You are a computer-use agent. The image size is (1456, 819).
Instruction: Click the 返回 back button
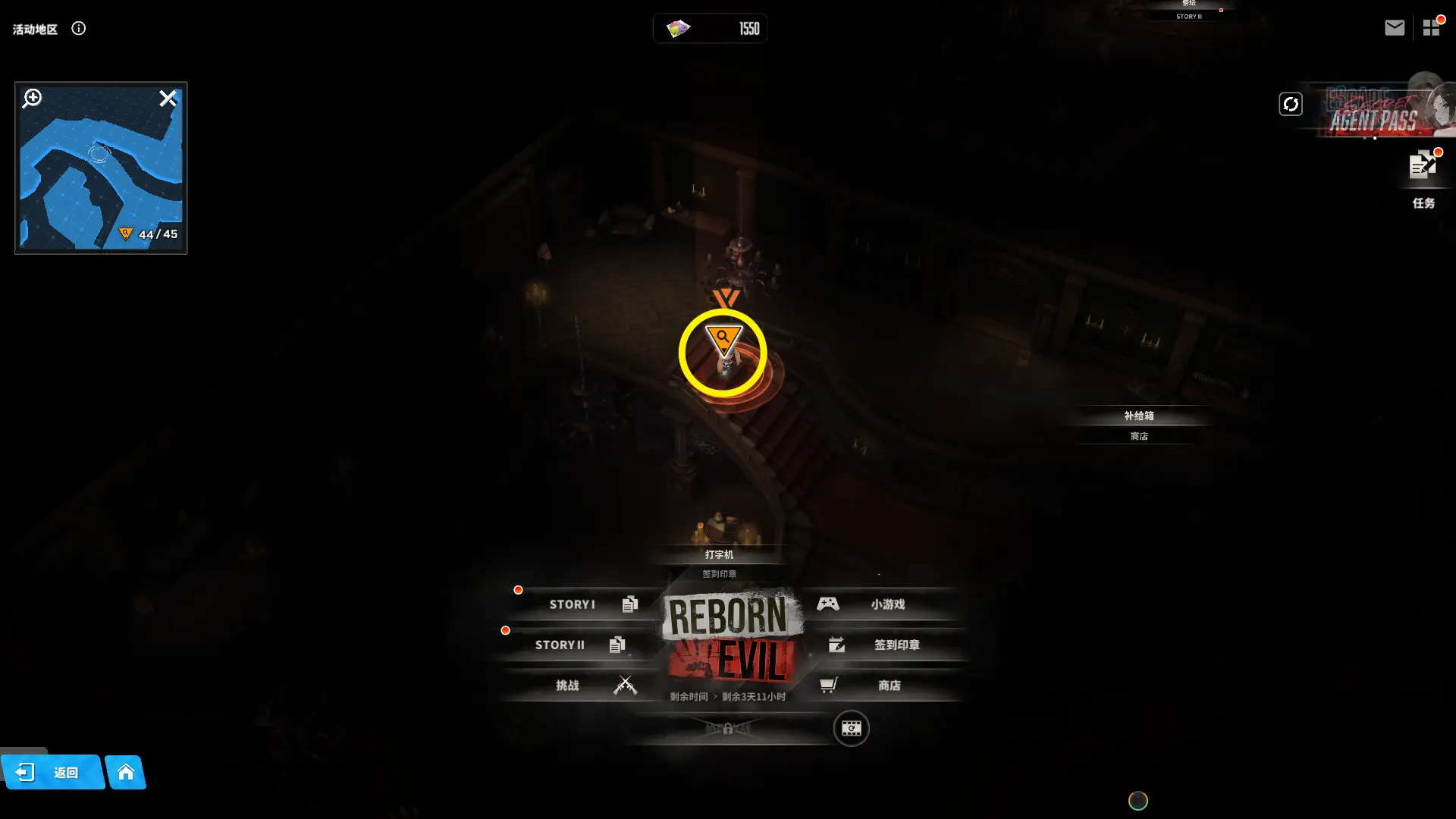click(52, 772)
